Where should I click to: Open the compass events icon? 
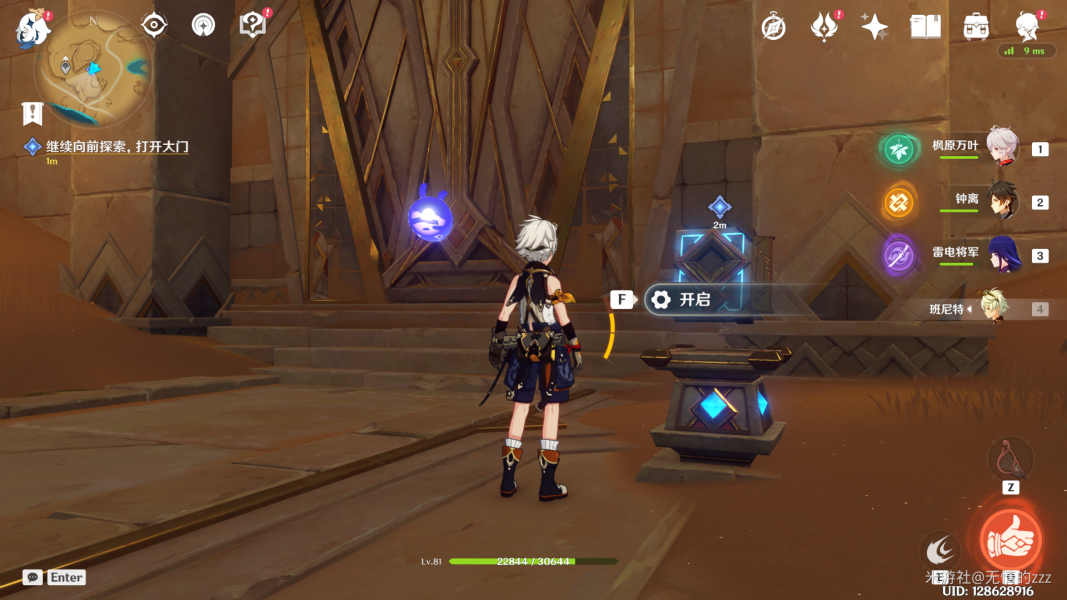click(773, 27)
